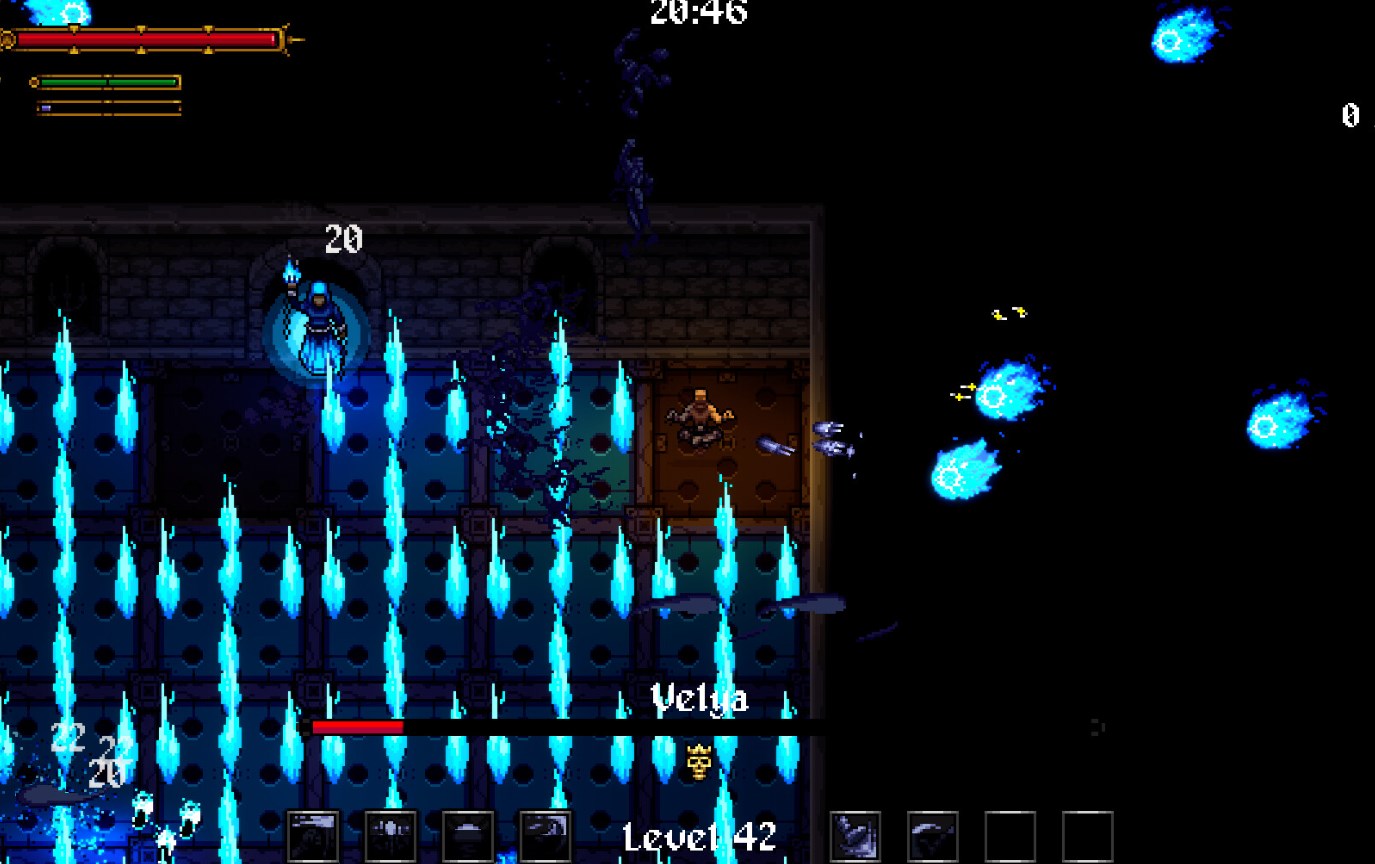Click the round gold icon beside the XP bar

click(x=35, y=82)
